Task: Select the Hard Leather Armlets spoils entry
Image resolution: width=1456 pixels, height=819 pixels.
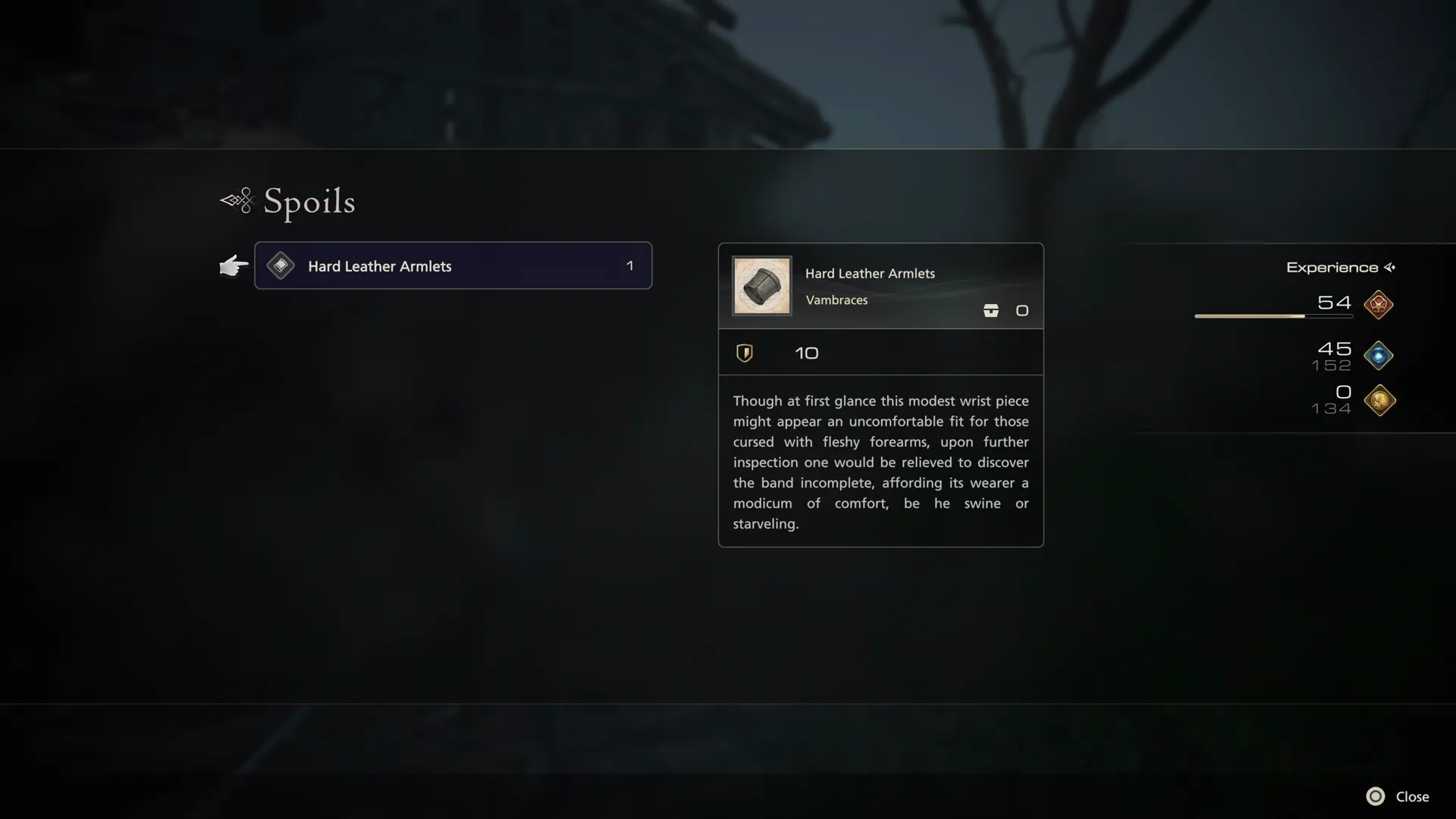Action: click(x=453, y=265)
